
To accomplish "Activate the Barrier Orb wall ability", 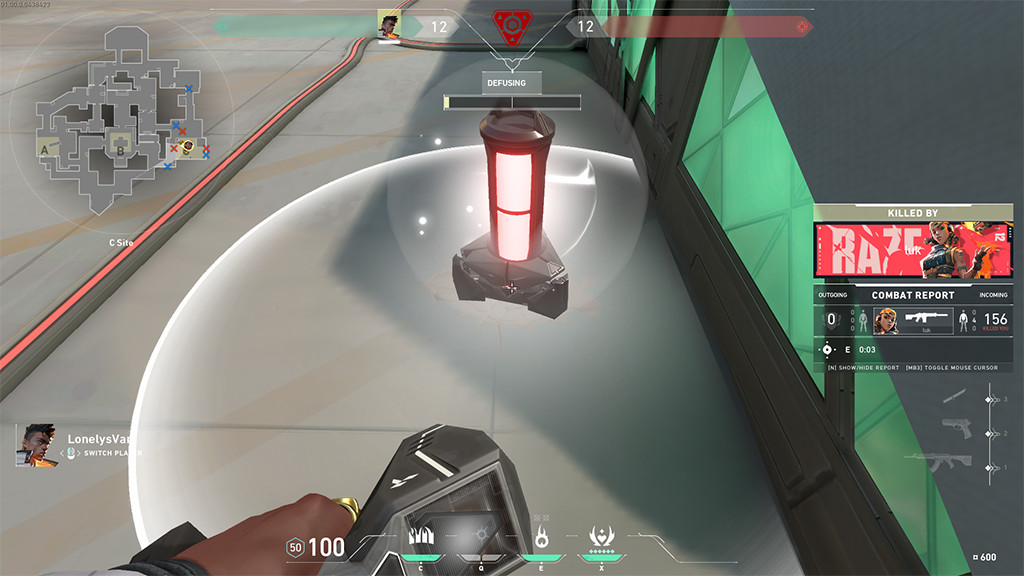I will click(420, 536).
